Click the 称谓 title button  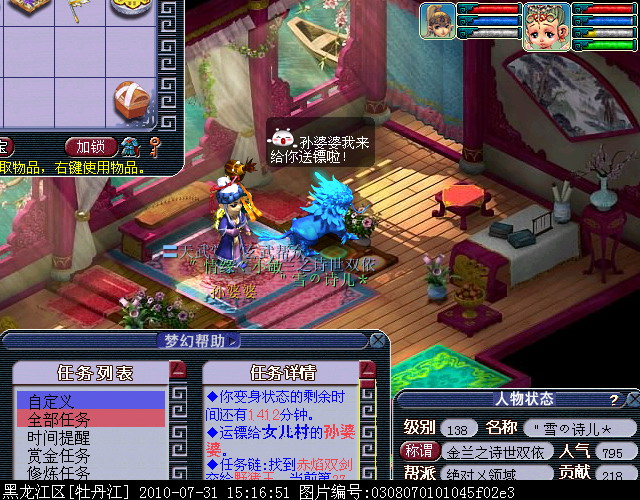421,451
